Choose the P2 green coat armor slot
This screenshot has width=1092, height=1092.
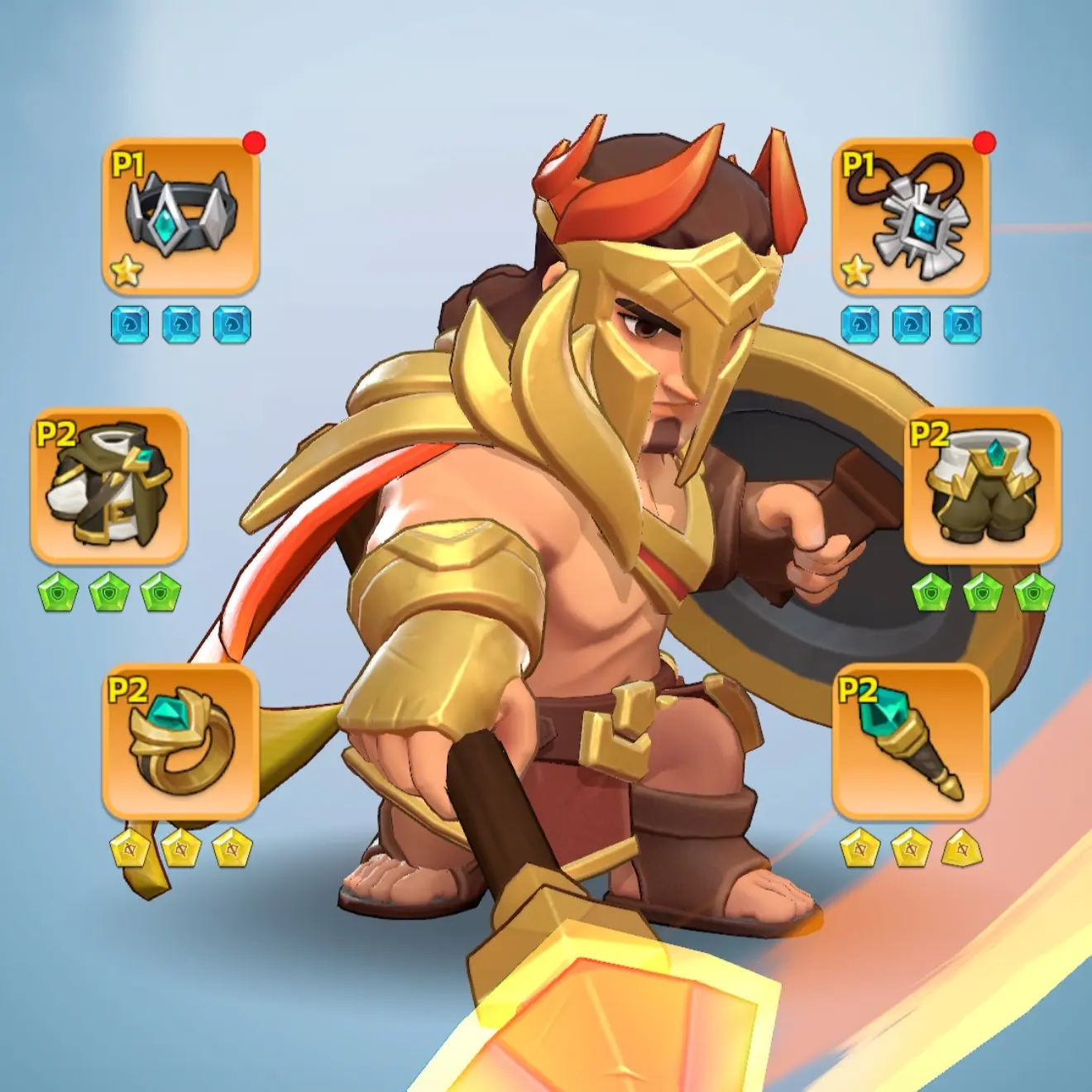coord(109,486)
